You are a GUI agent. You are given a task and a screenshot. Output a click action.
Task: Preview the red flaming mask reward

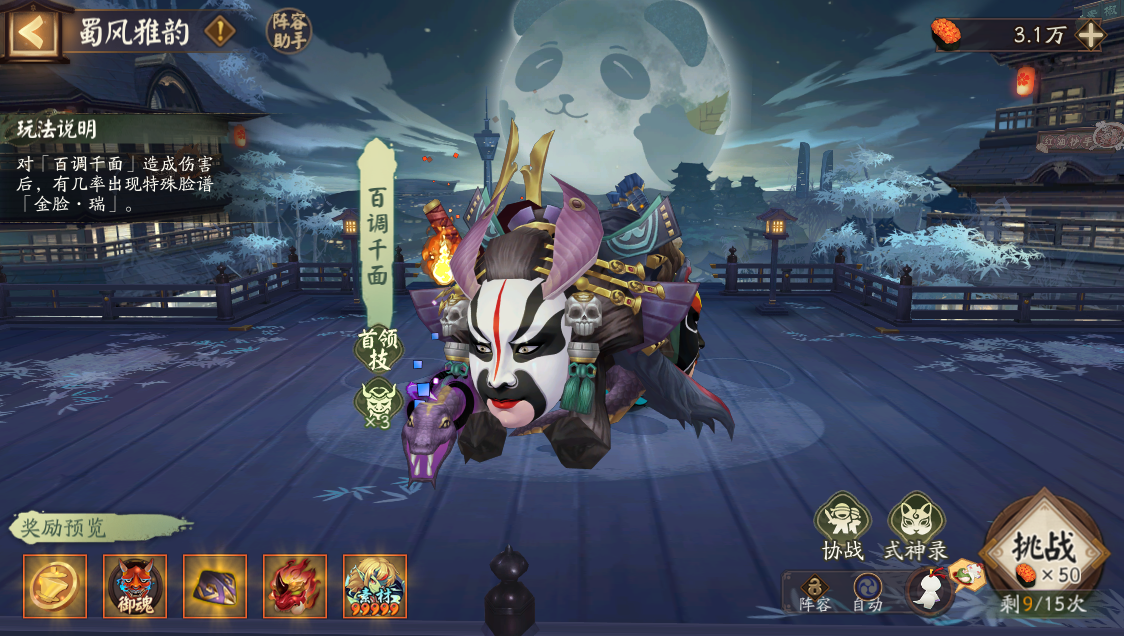coord(295,585)
